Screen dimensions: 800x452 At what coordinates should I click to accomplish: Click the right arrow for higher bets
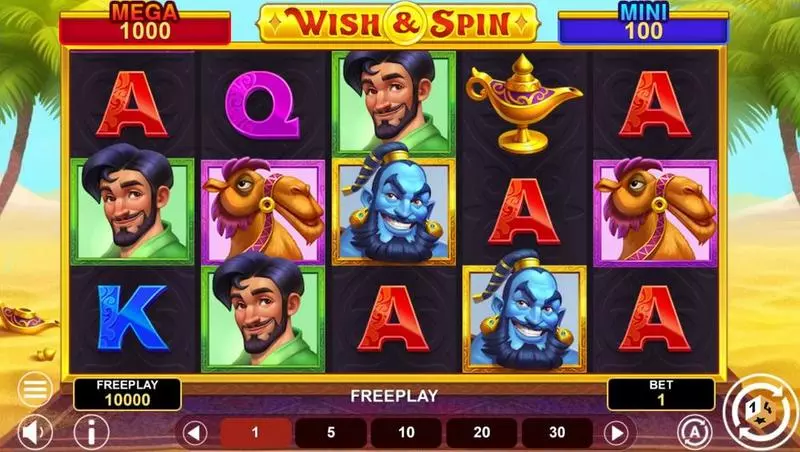click(617, 433)
